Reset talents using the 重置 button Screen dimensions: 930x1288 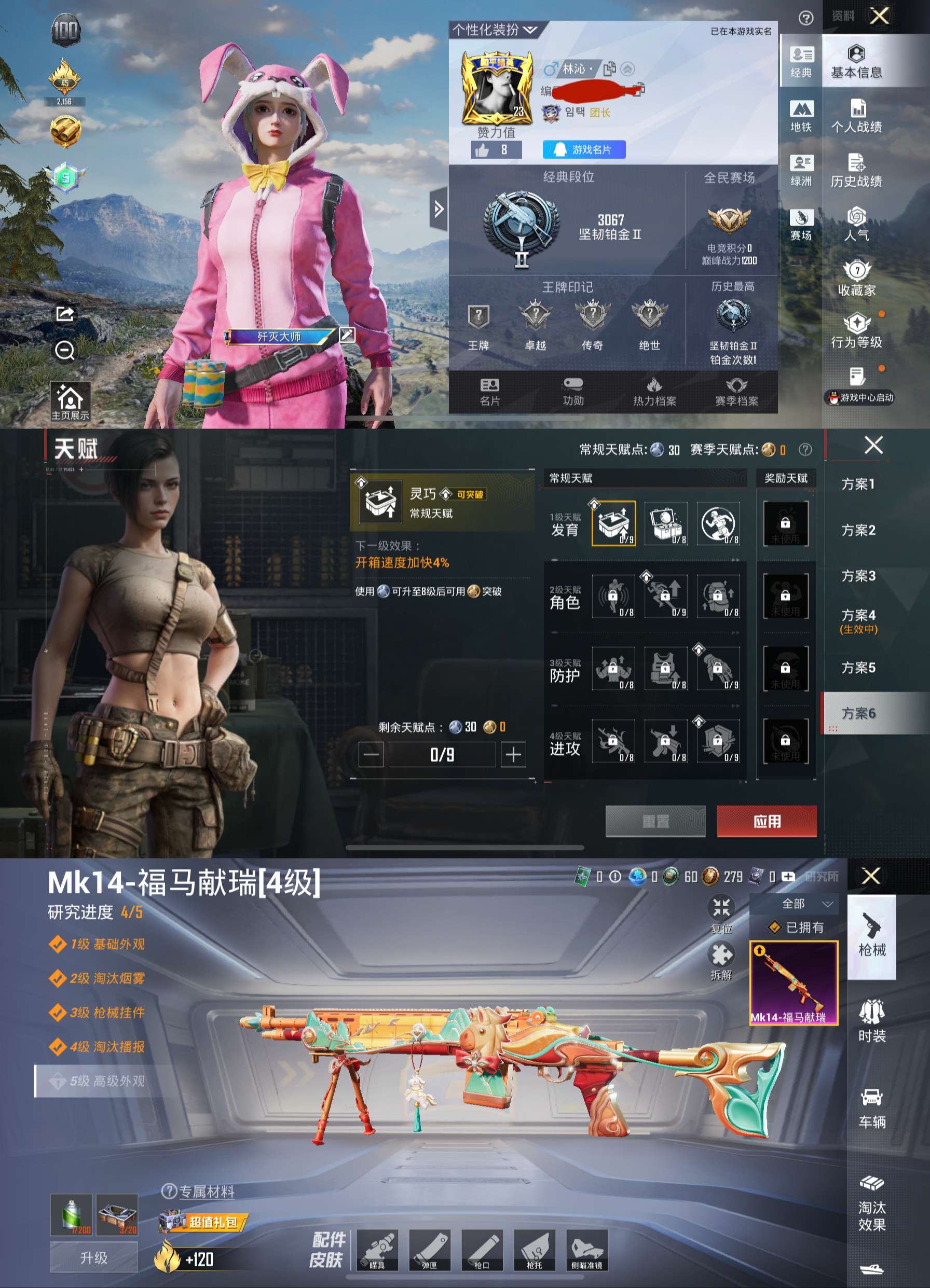point(655,821)
